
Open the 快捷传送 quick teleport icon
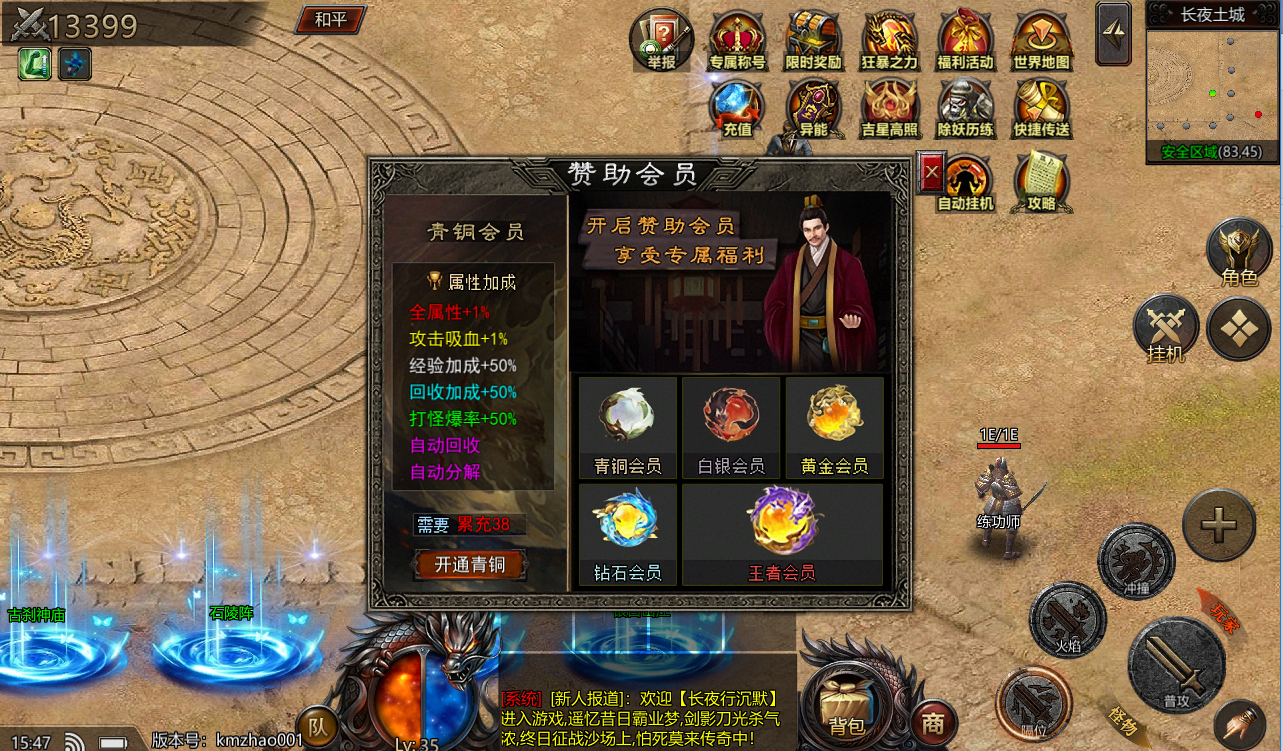[x=1040, y=108]
